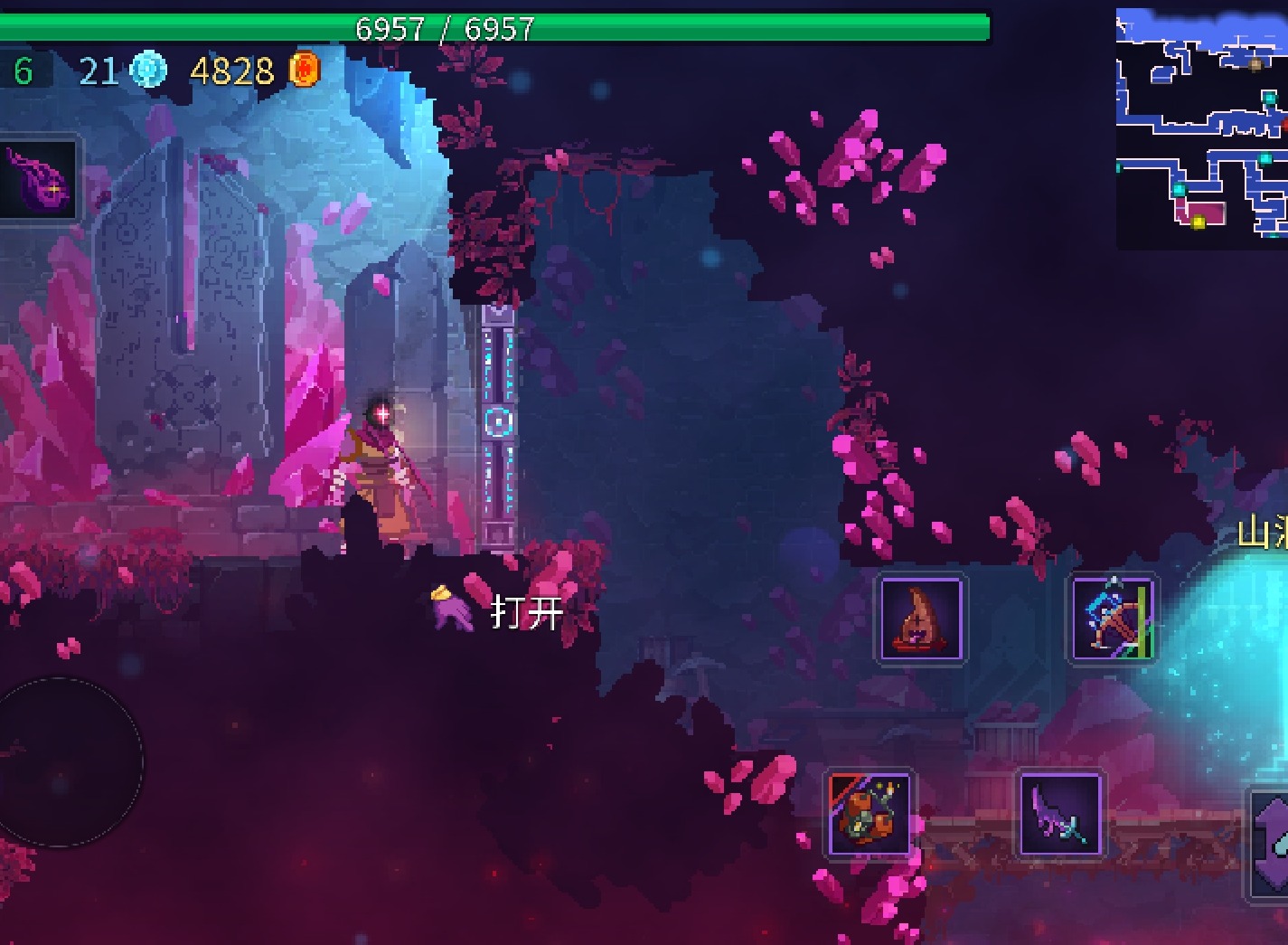
Task: Tap the purple arrow button at right edge
Action: point(1272,843)
